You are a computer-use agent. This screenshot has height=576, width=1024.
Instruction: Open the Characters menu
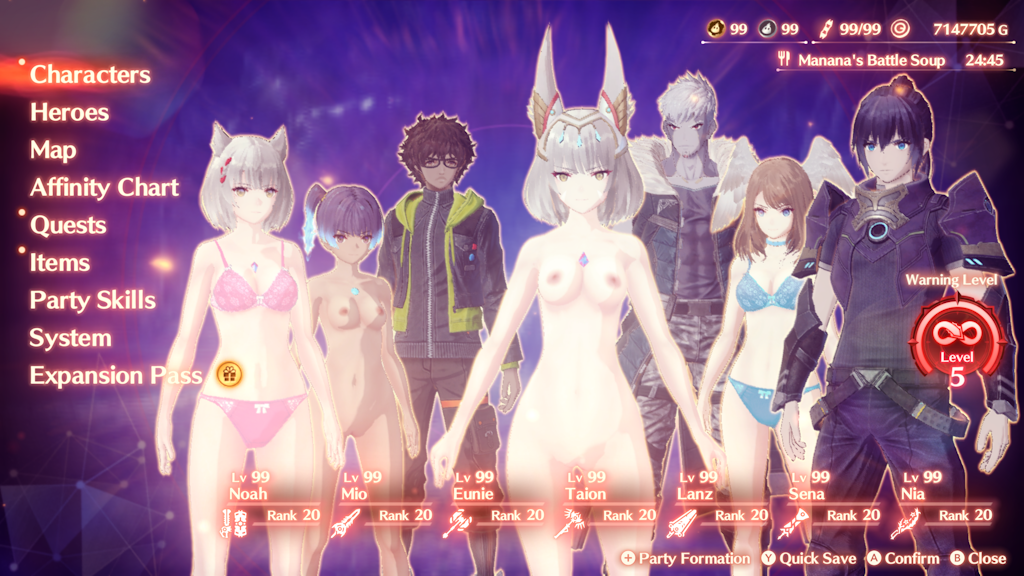[x=90, y=75]
